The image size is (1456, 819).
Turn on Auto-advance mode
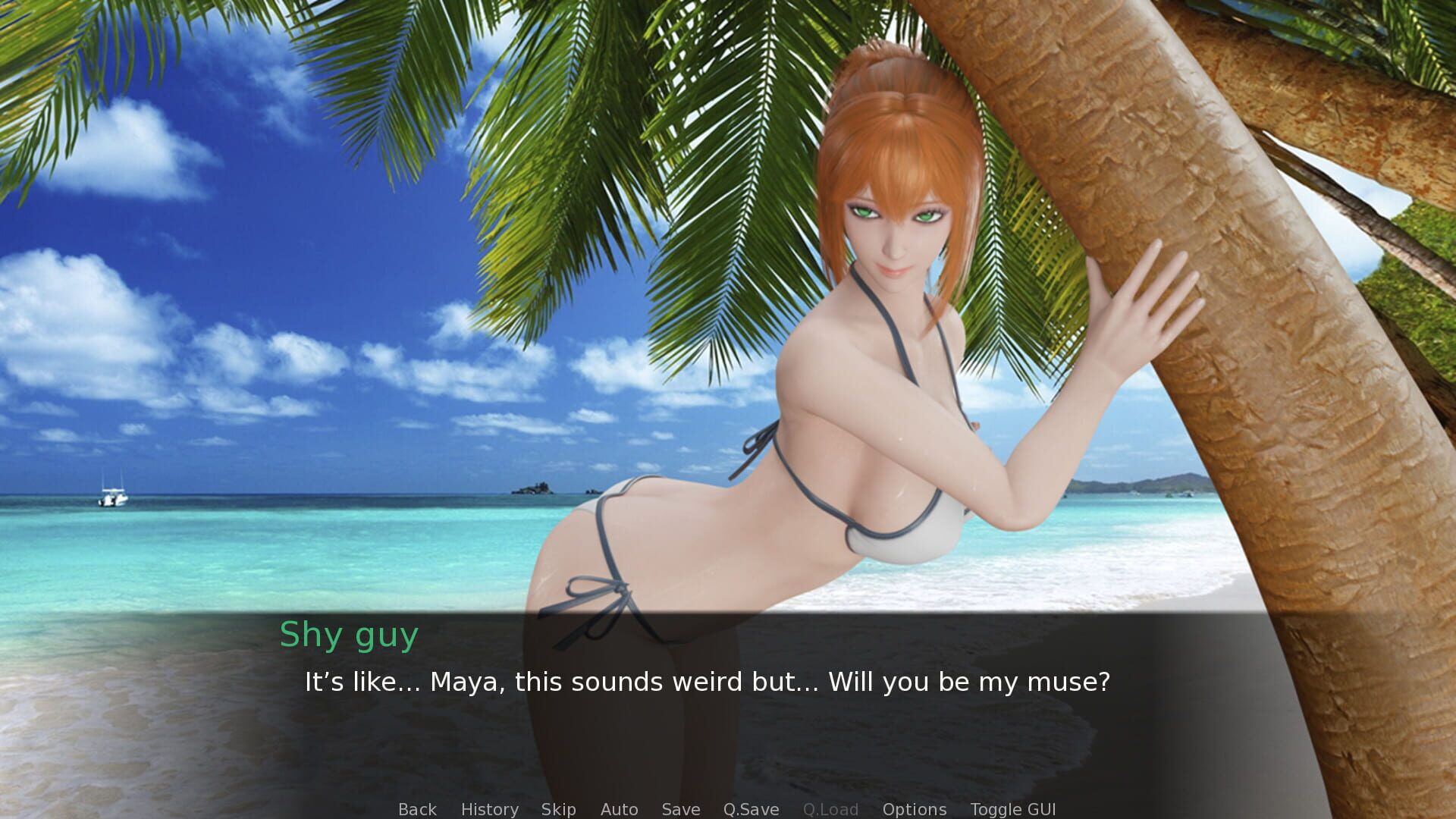[620, 809]
